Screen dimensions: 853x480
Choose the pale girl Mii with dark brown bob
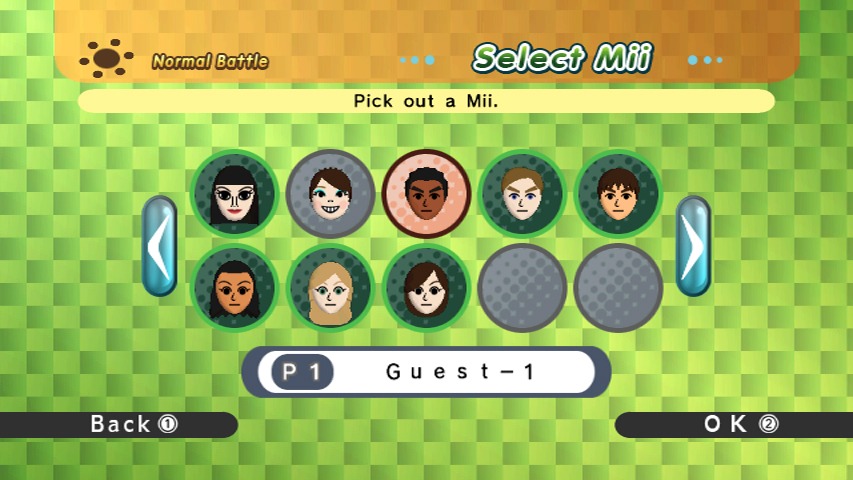click(426, 288)
